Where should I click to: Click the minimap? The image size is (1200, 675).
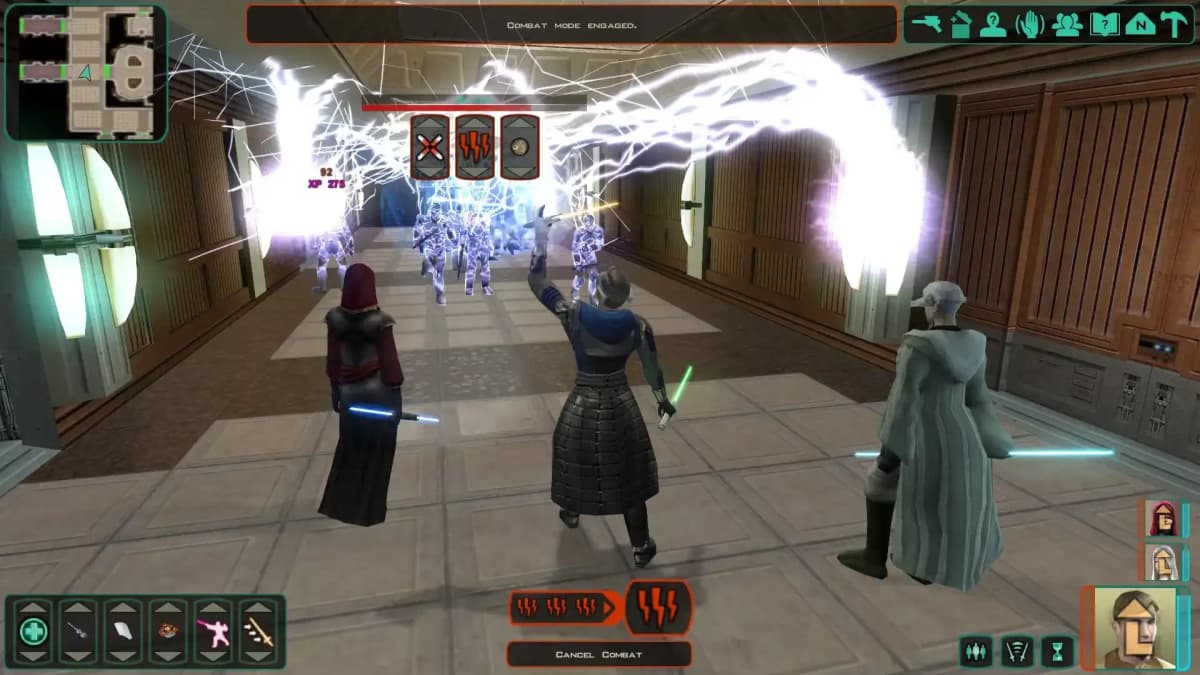pyautogui.click(x=86, y=72)
